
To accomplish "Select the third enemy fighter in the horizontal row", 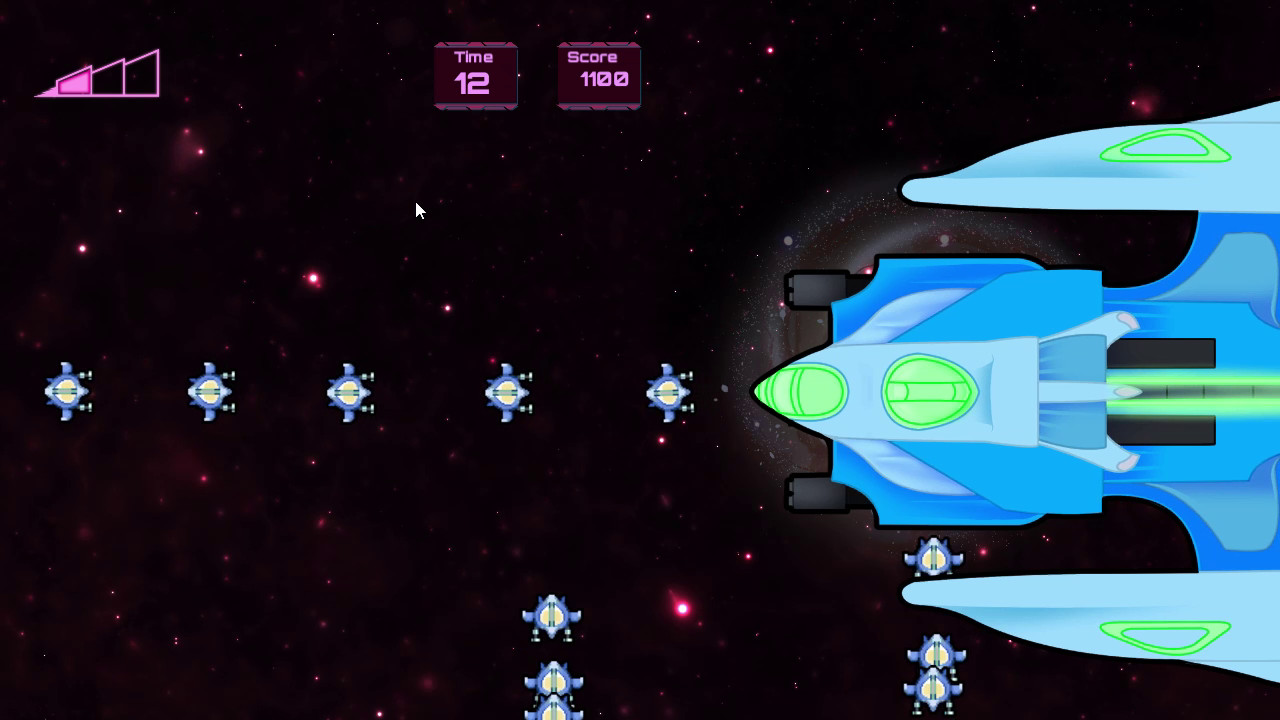I will (x=348, y=393).
